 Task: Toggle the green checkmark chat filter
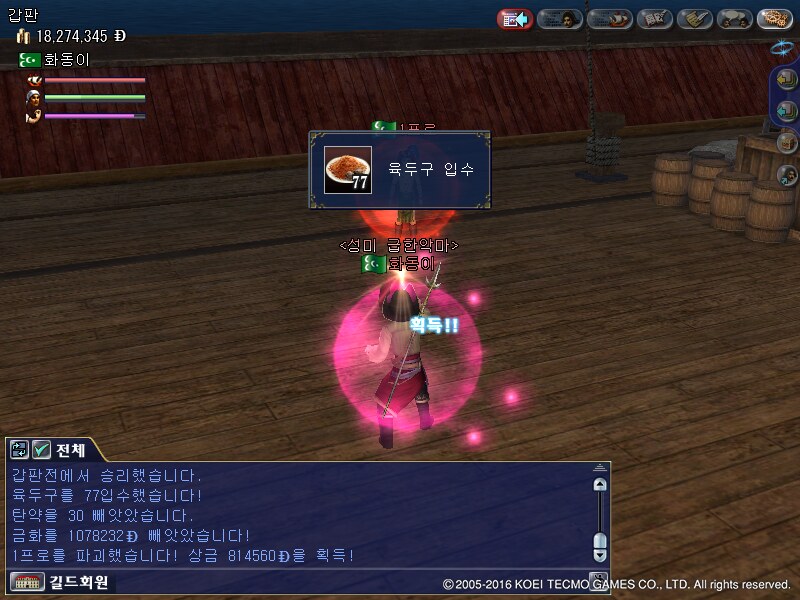point(41,450)
